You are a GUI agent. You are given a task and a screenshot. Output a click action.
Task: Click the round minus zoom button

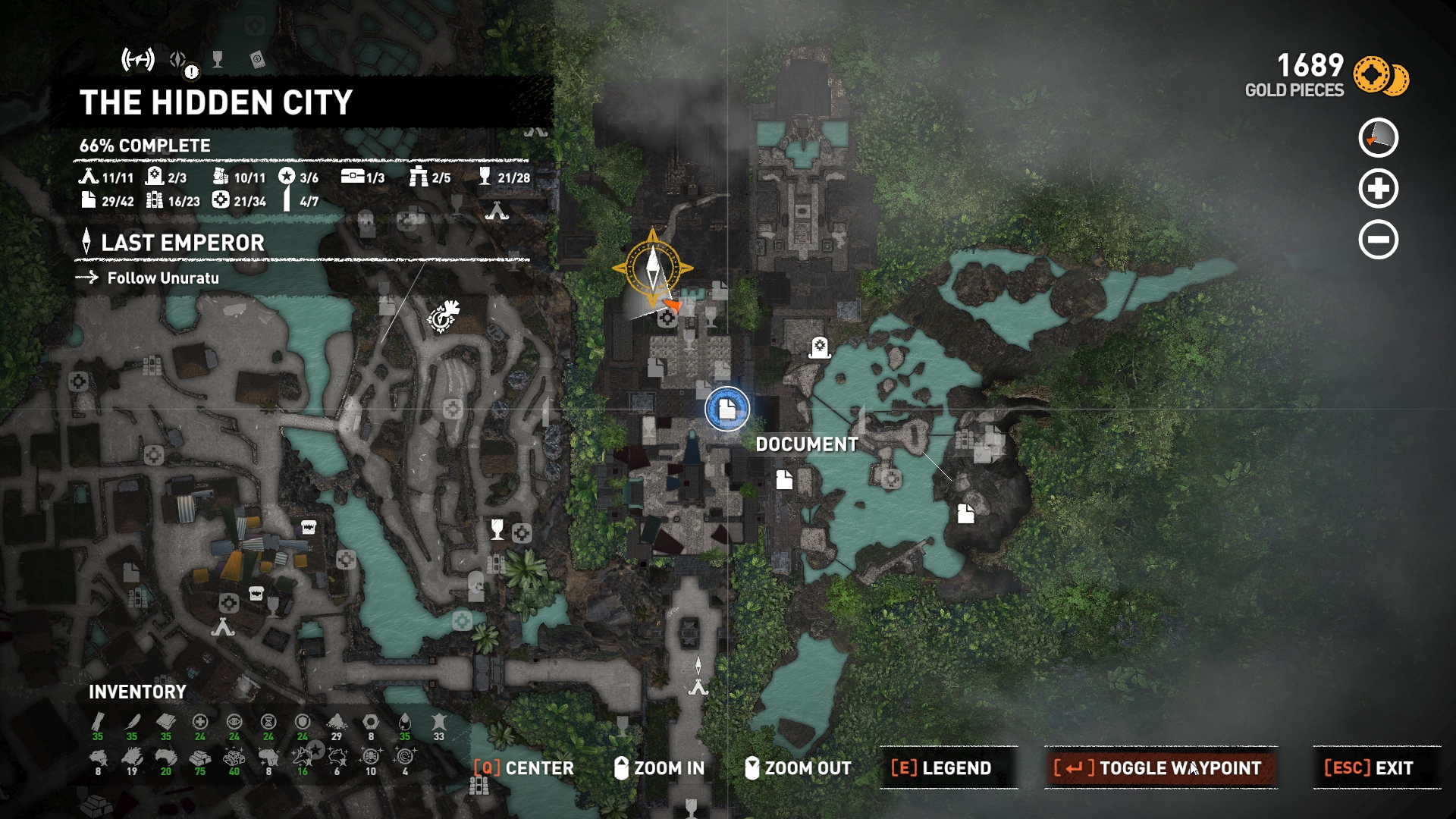(x=1378, y=240)
